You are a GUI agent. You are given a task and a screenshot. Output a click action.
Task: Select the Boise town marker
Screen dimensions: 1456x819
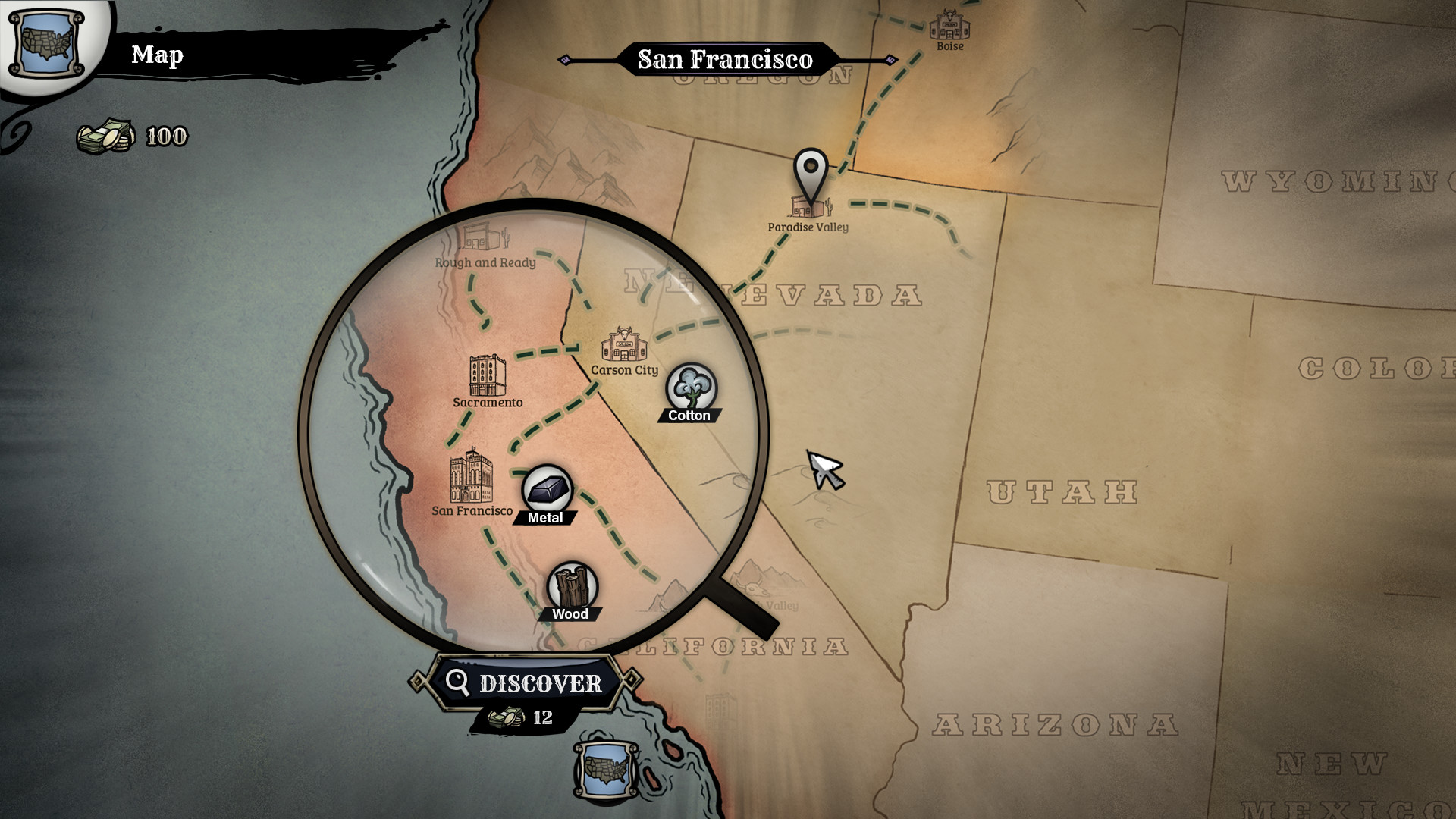949,27
